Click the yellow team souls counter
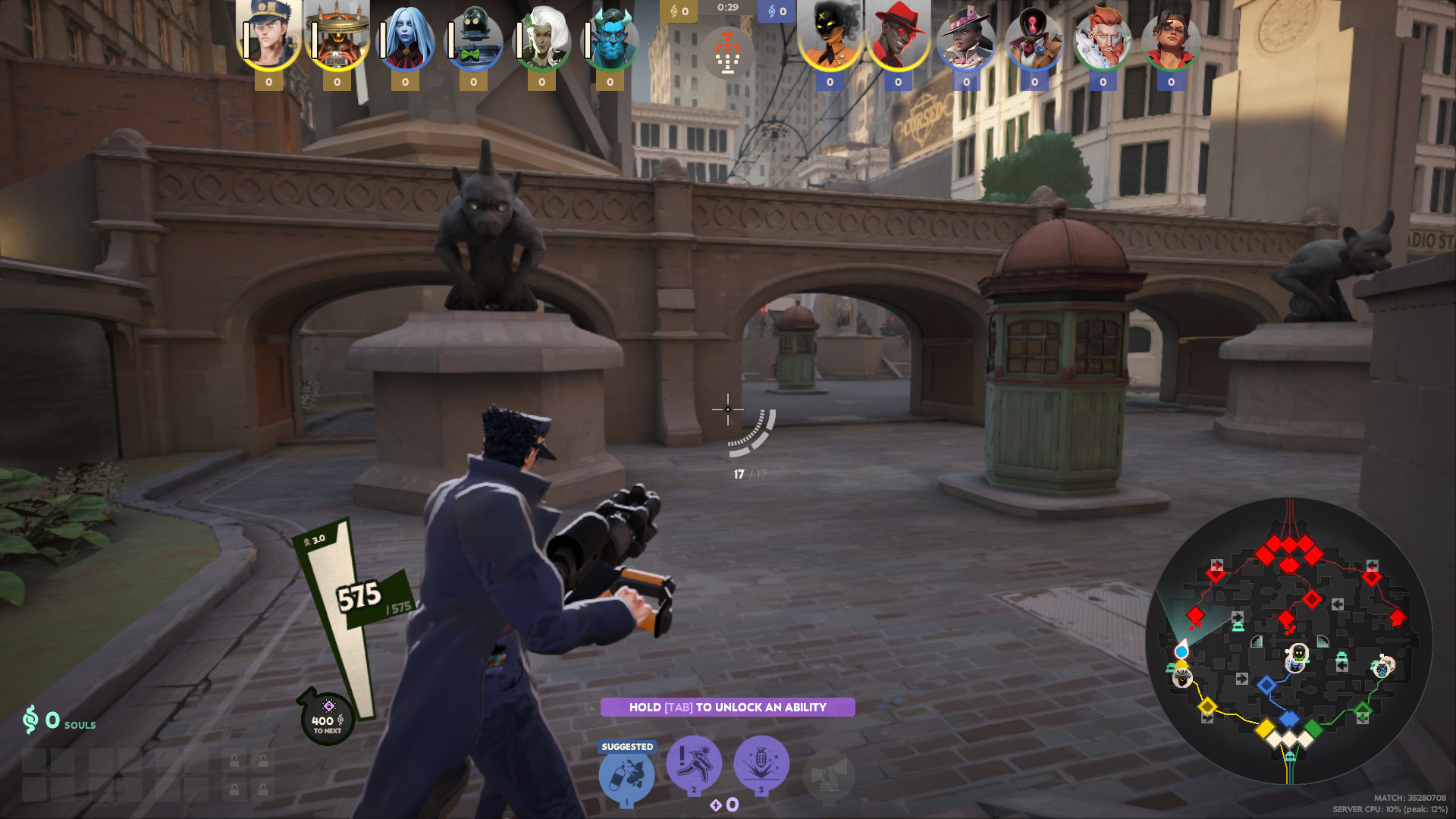Viewport: 1456px width, 819px height. (680, 11)
